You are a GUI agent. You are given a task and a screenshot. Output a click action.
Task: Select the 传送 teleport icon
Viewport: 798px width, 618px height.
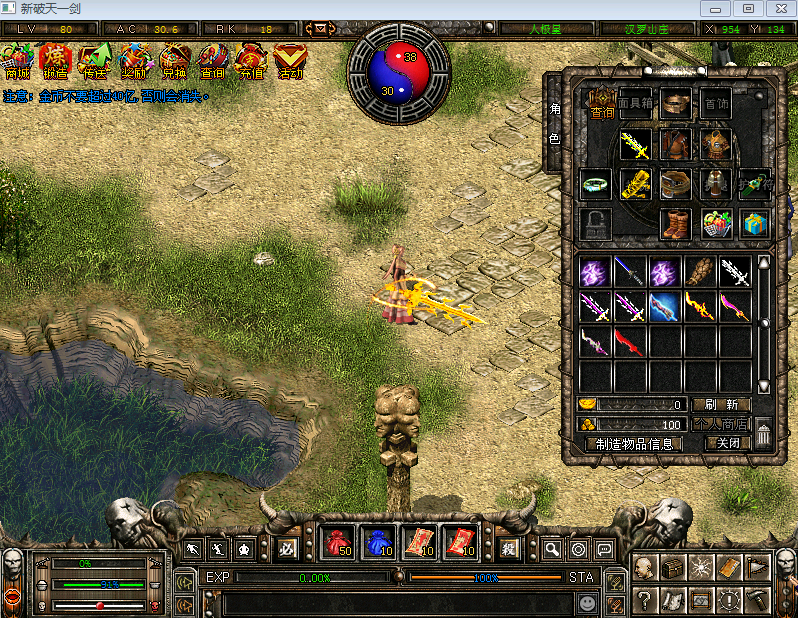(95, 60)
